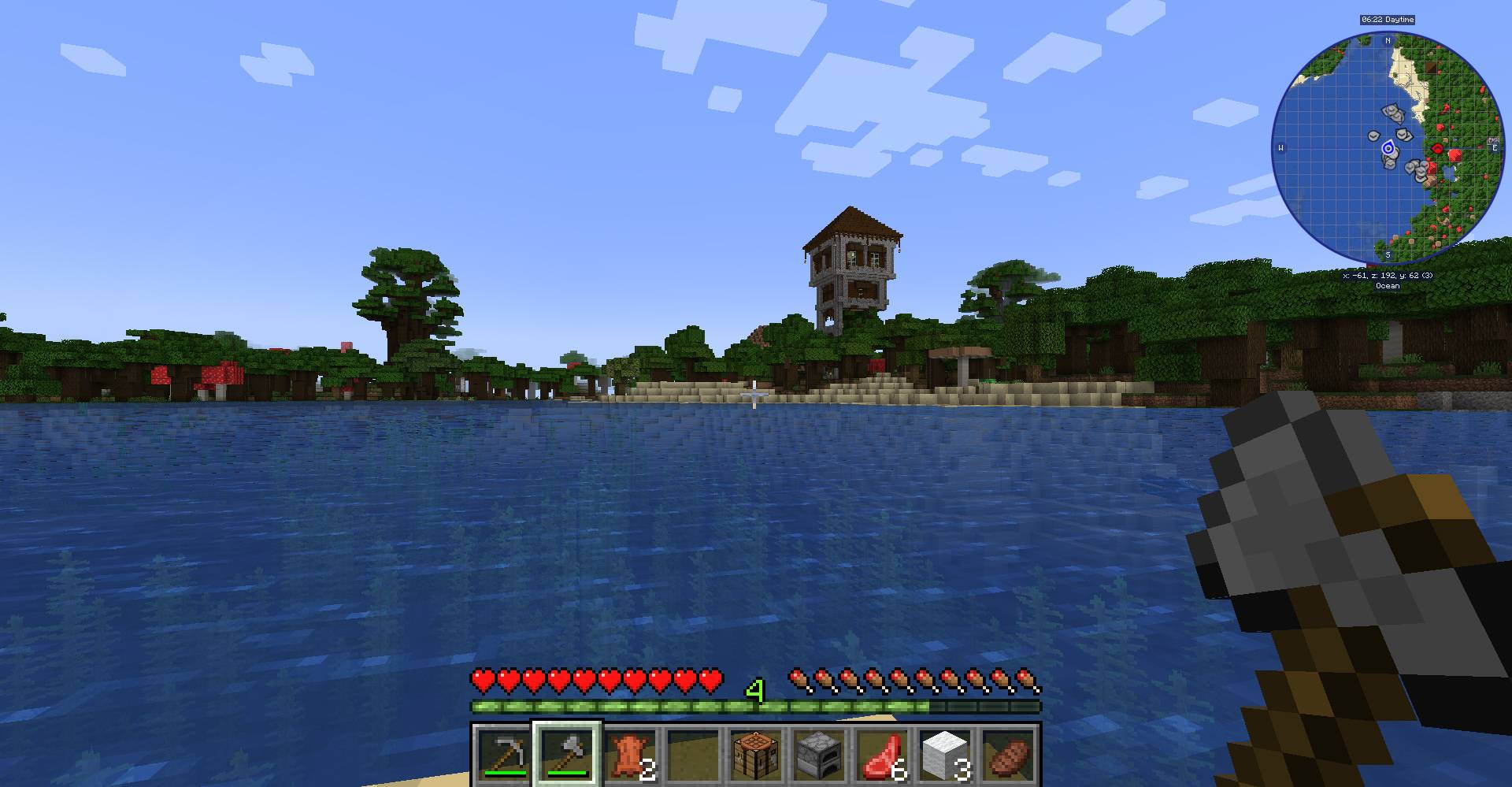Click the coordinates readout below the minimap
This screenshot has height=787, width=1512.
[1390, 277]
